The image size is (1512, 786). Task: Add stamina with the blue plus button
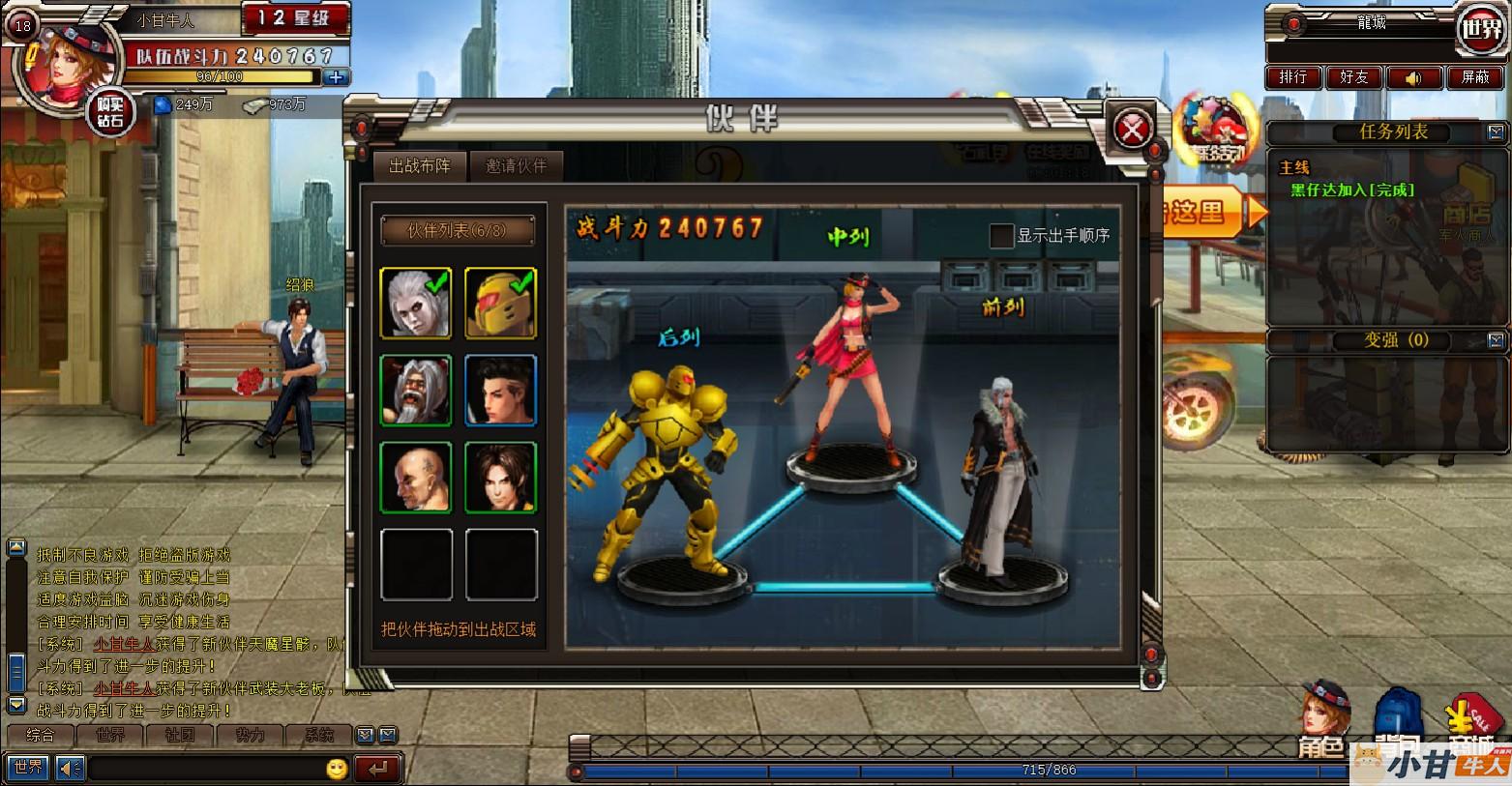(336, 77)
